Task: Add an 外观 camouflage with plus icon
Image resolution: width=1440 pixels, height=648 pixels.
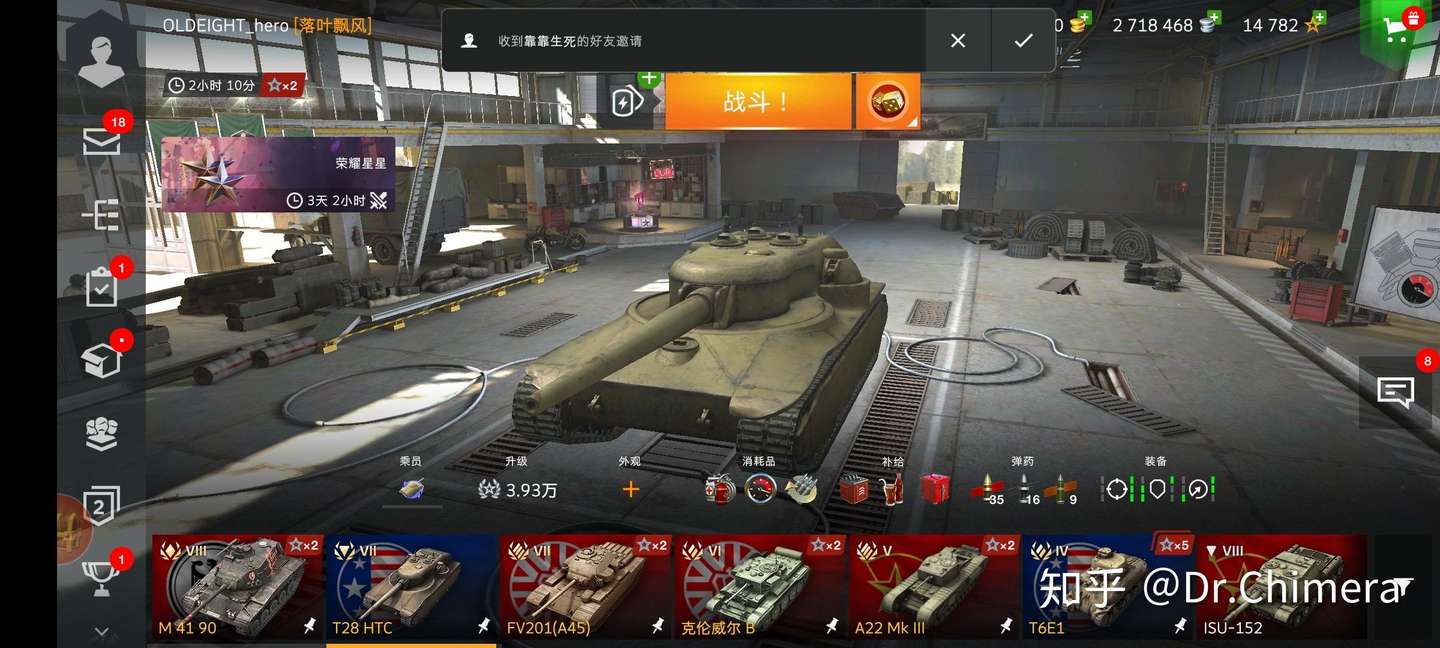Action: click(630, 489)
